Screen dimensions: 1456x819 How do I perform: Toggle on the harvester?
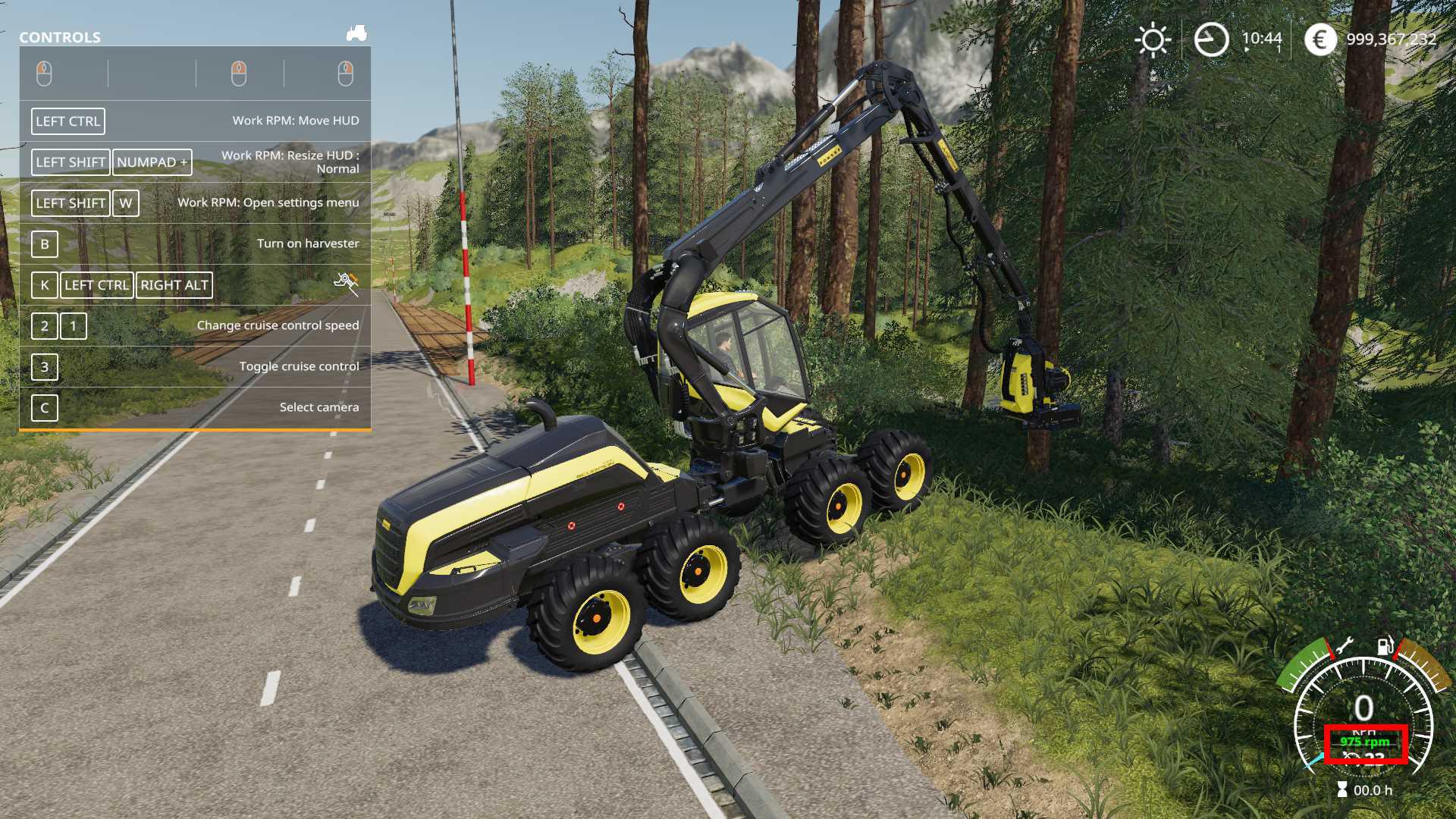tap(44, 244)
